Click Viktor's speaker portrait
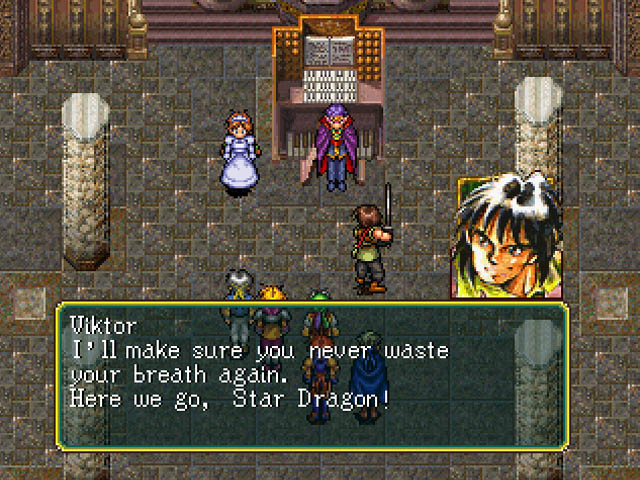640x480 pixels. (x=506, y=238)
